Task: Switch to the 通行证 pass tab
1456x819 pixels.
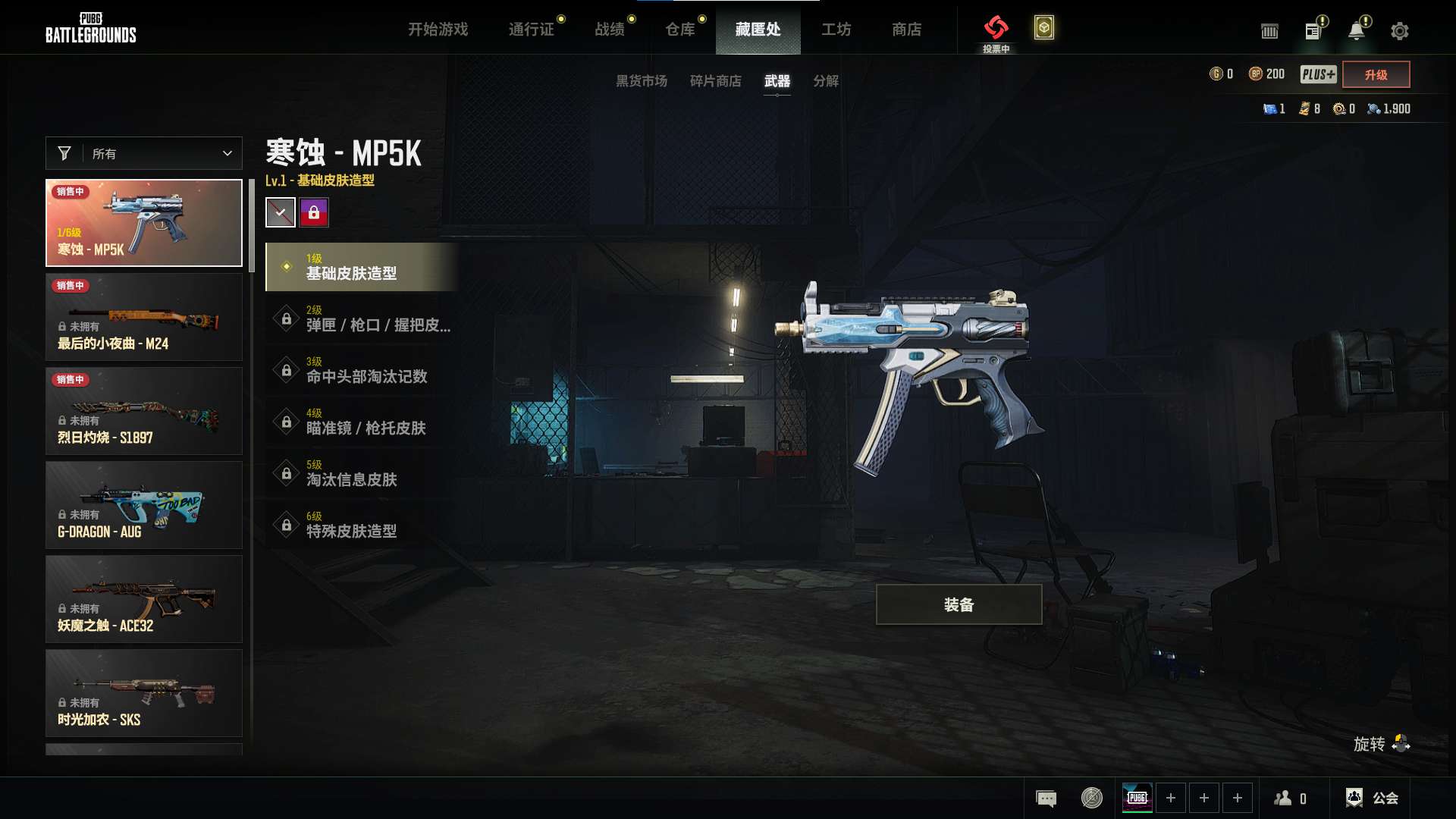Action: [x=531, y=30]
